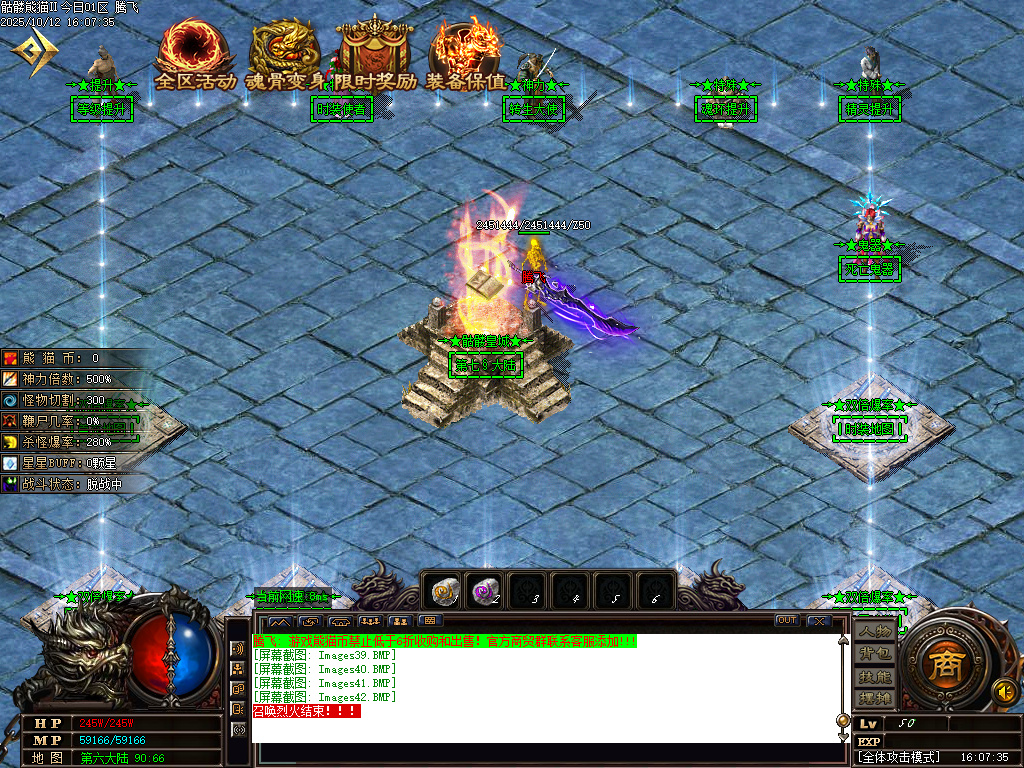1024x768 pixels.
Task: Open the 人物 character panel
Action: coord(875,631)
